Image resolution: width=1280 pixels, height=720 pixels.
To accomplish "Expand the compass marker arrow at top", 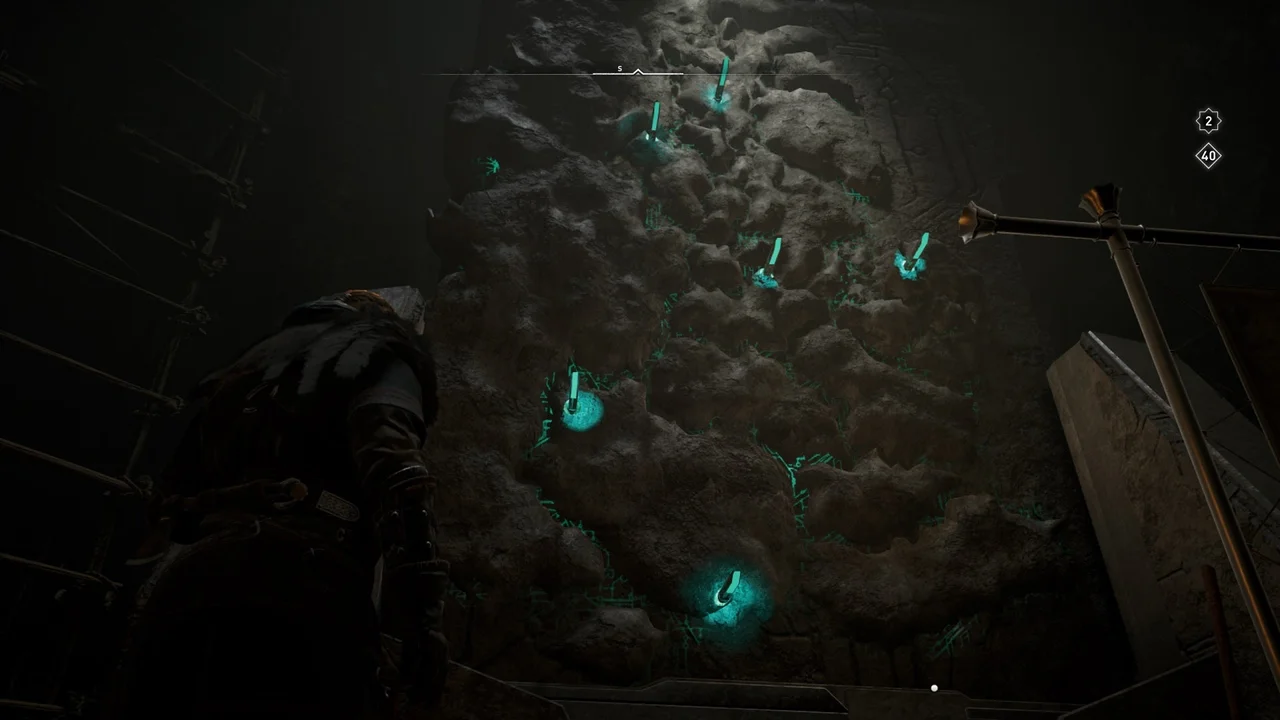I will point(637,72).
